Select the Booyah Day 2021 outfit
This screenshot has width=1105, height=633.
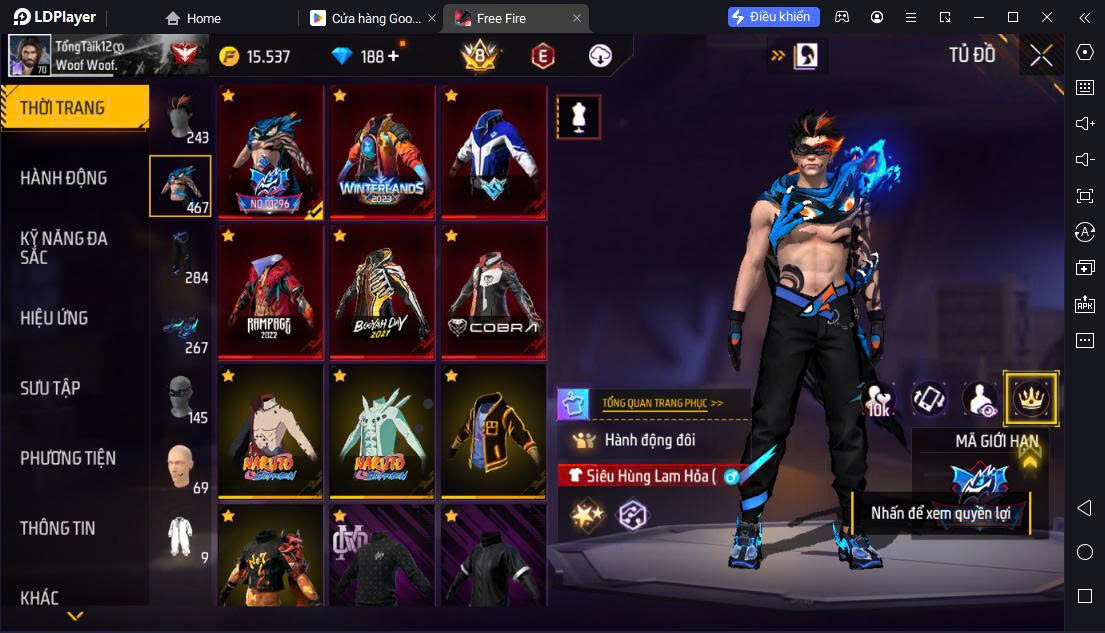tap(382, 290)
